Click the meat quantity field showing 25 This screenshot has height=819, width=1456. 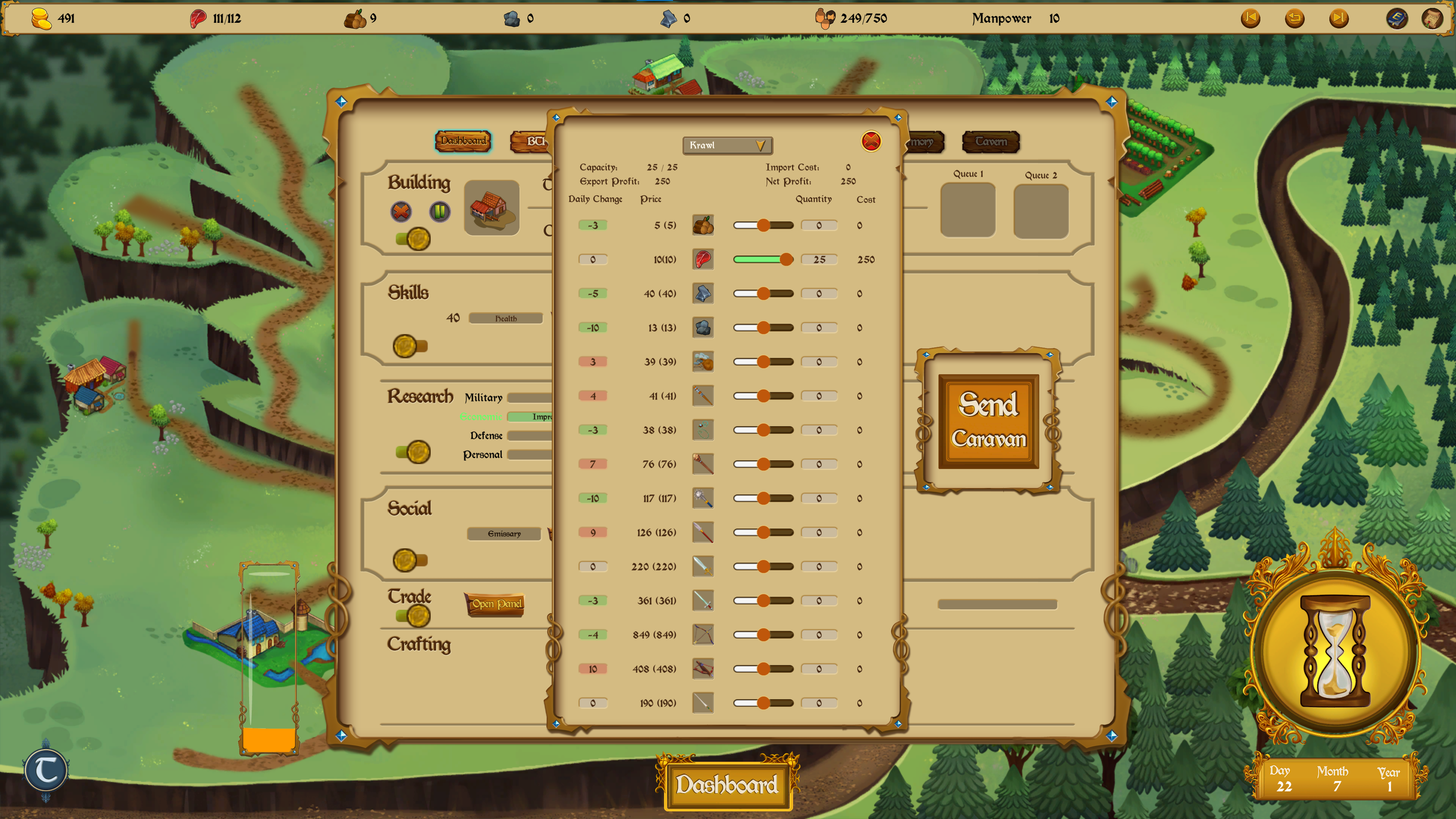coord(819,259)
